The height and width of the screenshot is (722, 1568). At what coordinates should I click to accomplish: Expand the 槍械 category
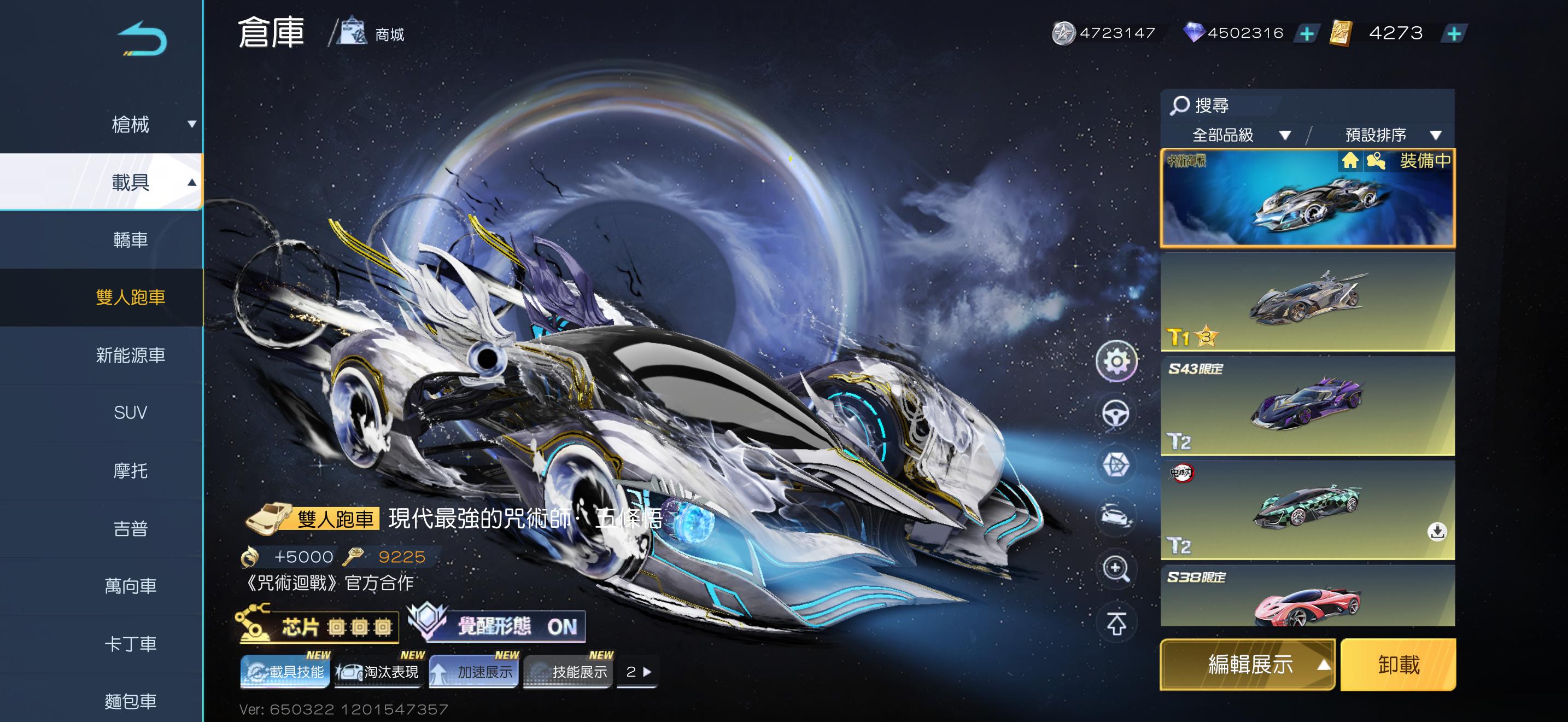(x=130, y=124)
